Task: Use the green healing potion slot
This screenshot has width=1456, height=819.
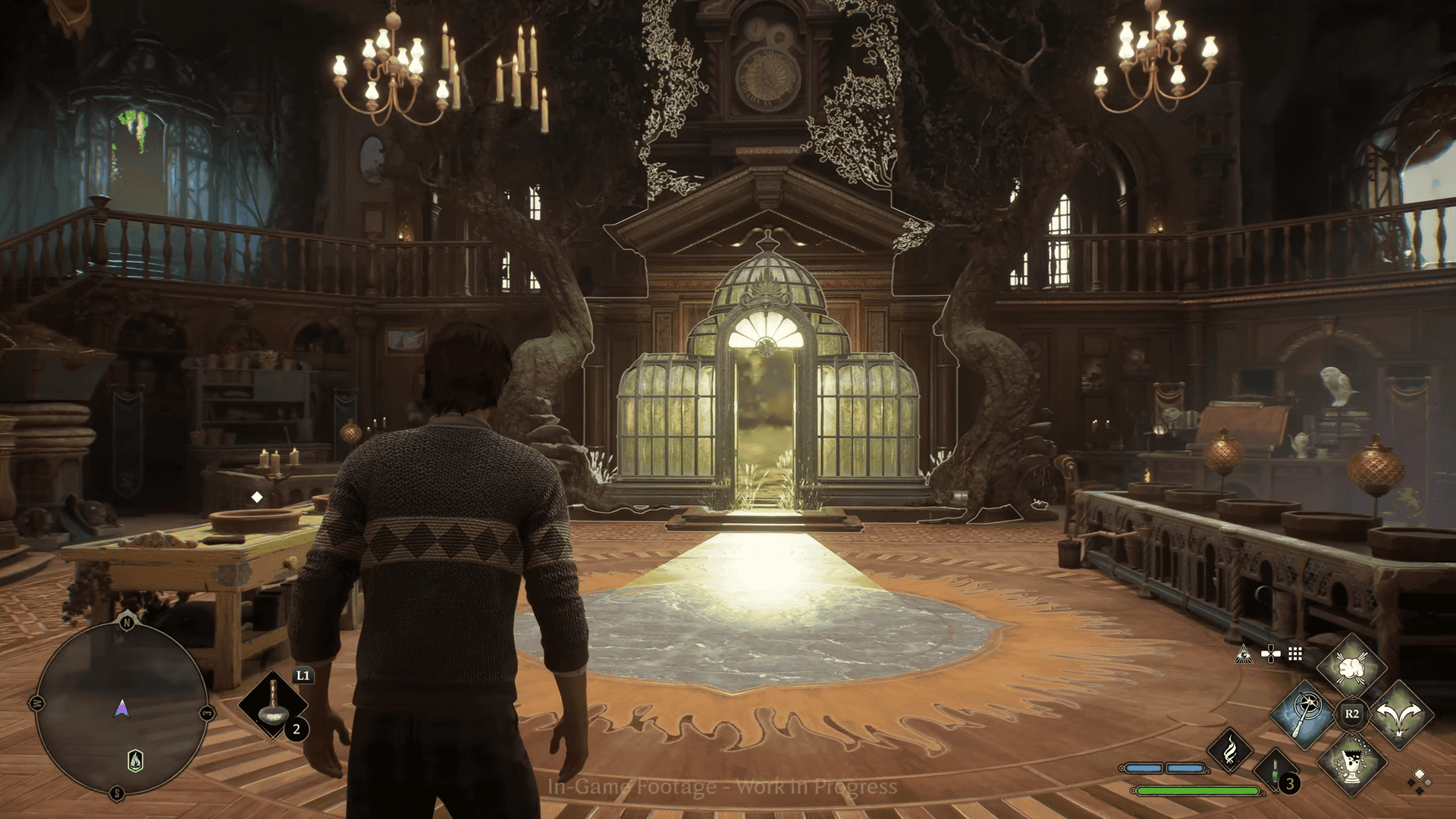Action: click(x=1276, y=772)
